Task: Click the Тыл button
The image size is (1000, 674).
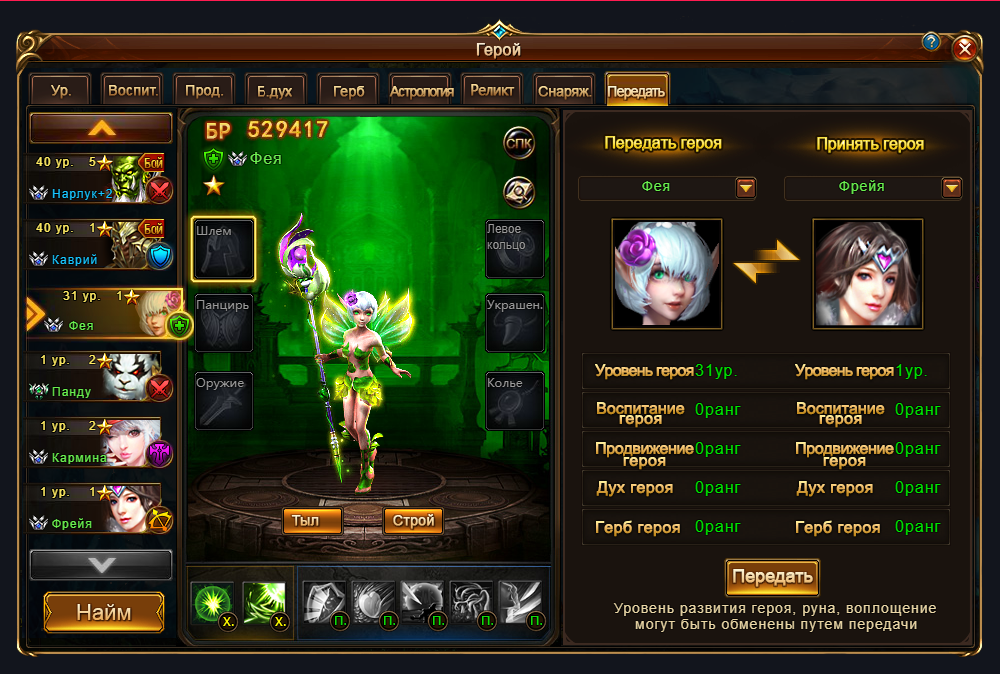Action: [x=312, y=520]
